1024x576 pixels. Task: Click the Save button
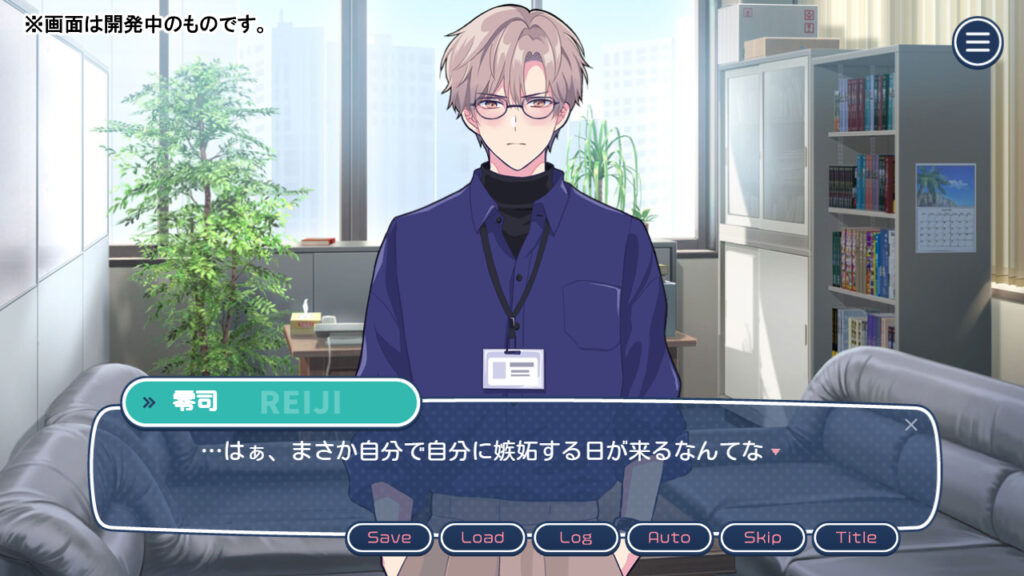tap(389, 538)
